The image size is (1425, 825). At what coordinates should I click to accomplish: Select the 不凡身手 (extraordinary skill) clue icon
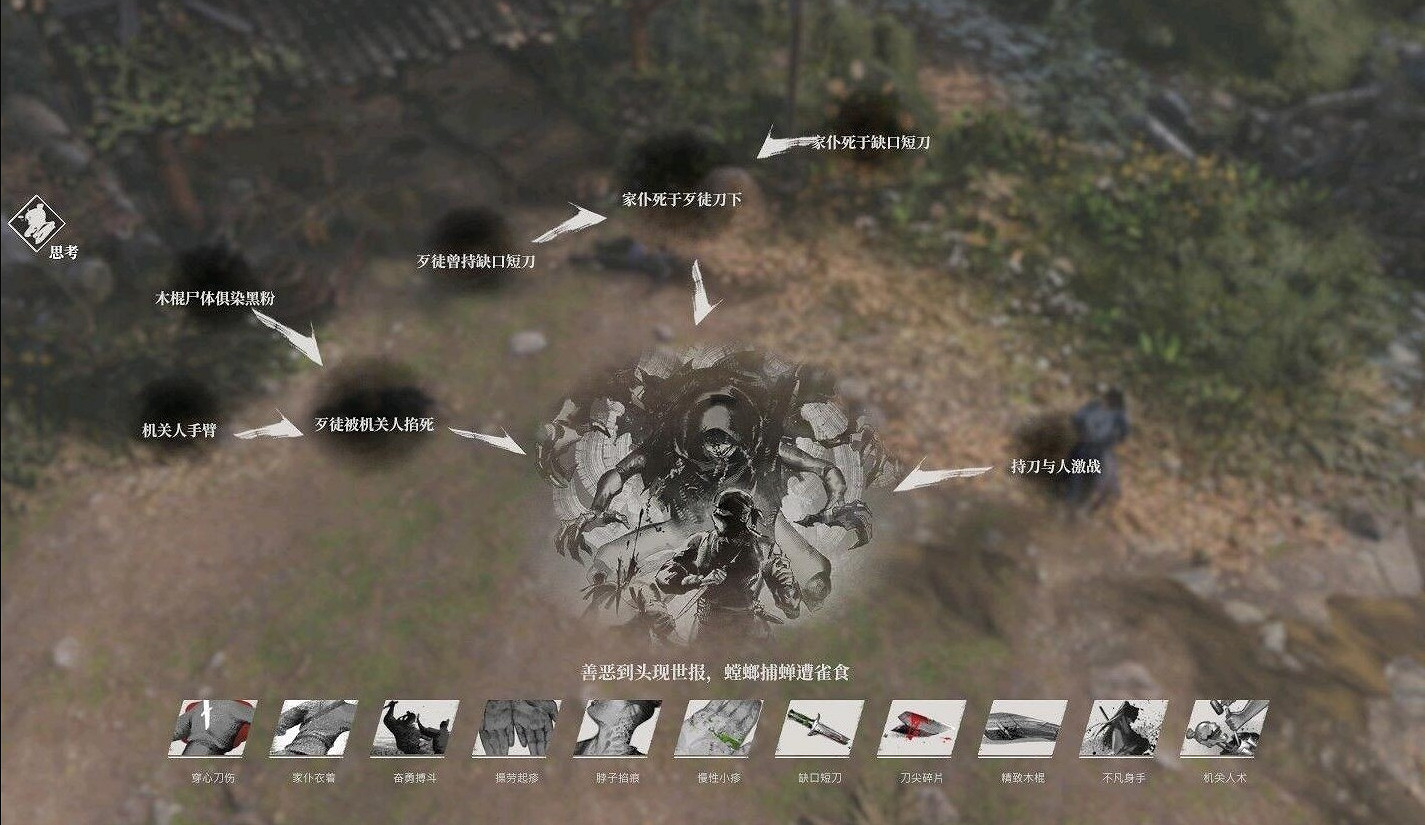pos(1119,735)
